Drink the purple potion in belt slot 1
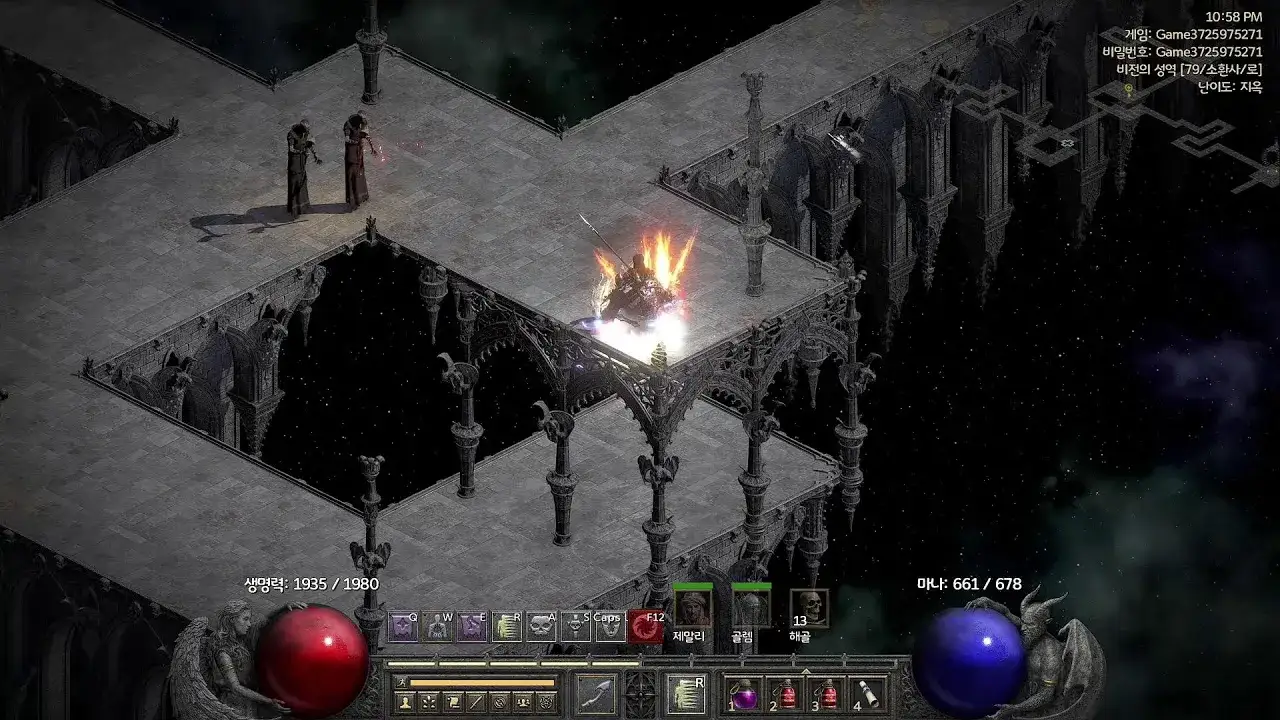This screenshot has height=720, width=1280. coord(744,694)
